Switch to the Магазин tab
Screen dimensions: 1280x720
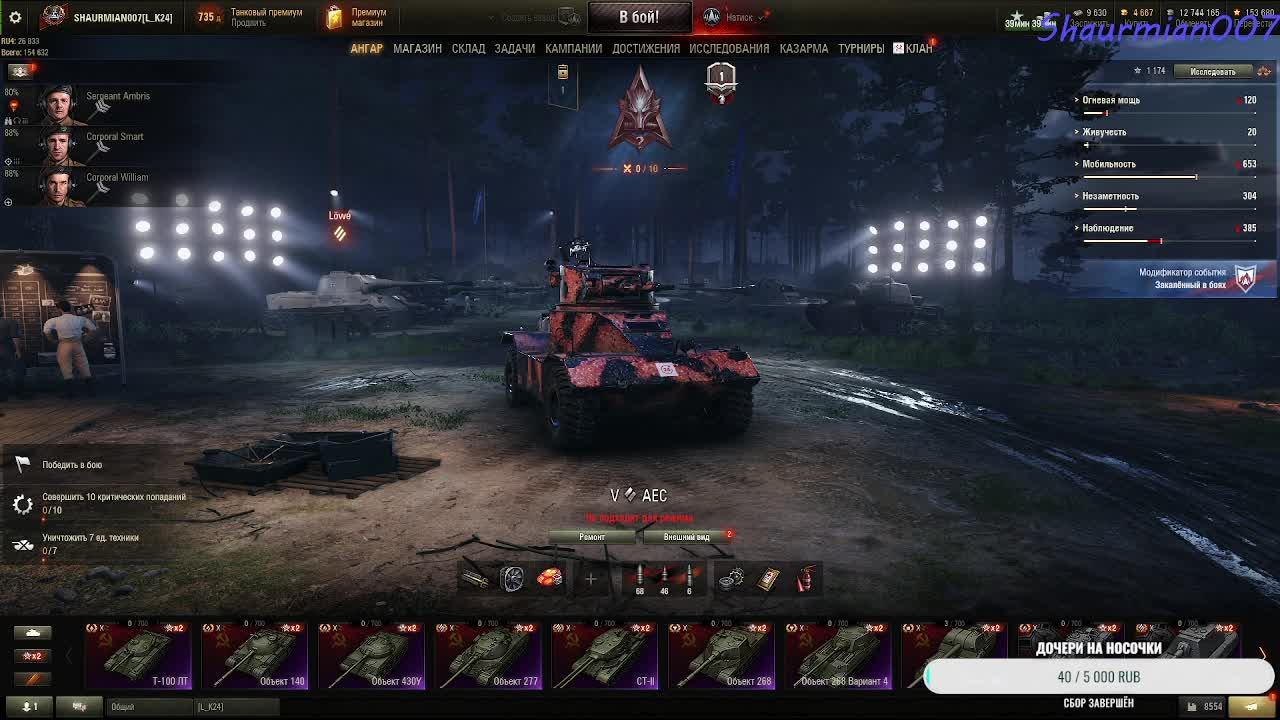point(417,48)
